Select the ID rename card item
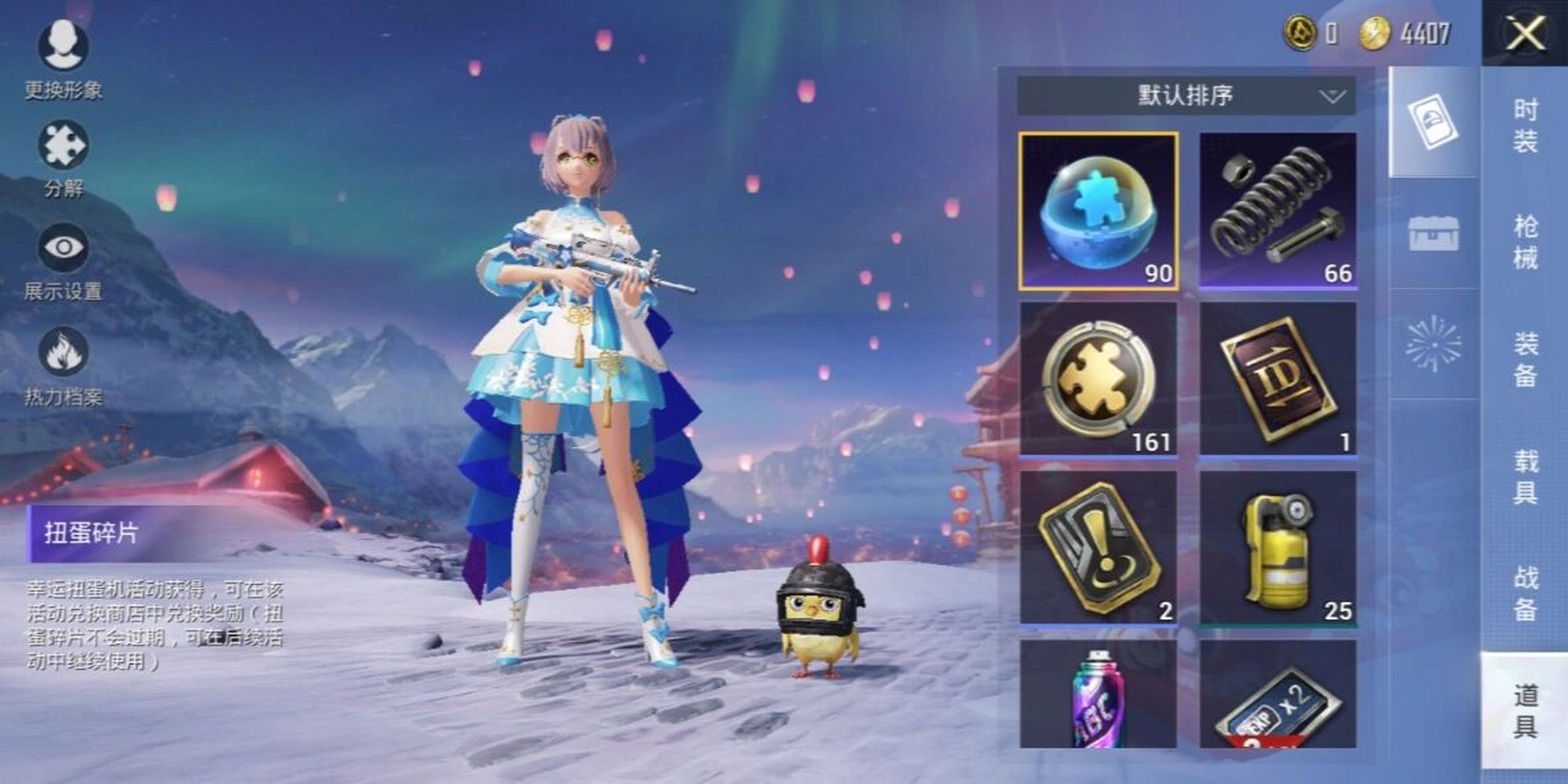The width and height of the screenshot is (1568, 784). [x=1278, y=379]
